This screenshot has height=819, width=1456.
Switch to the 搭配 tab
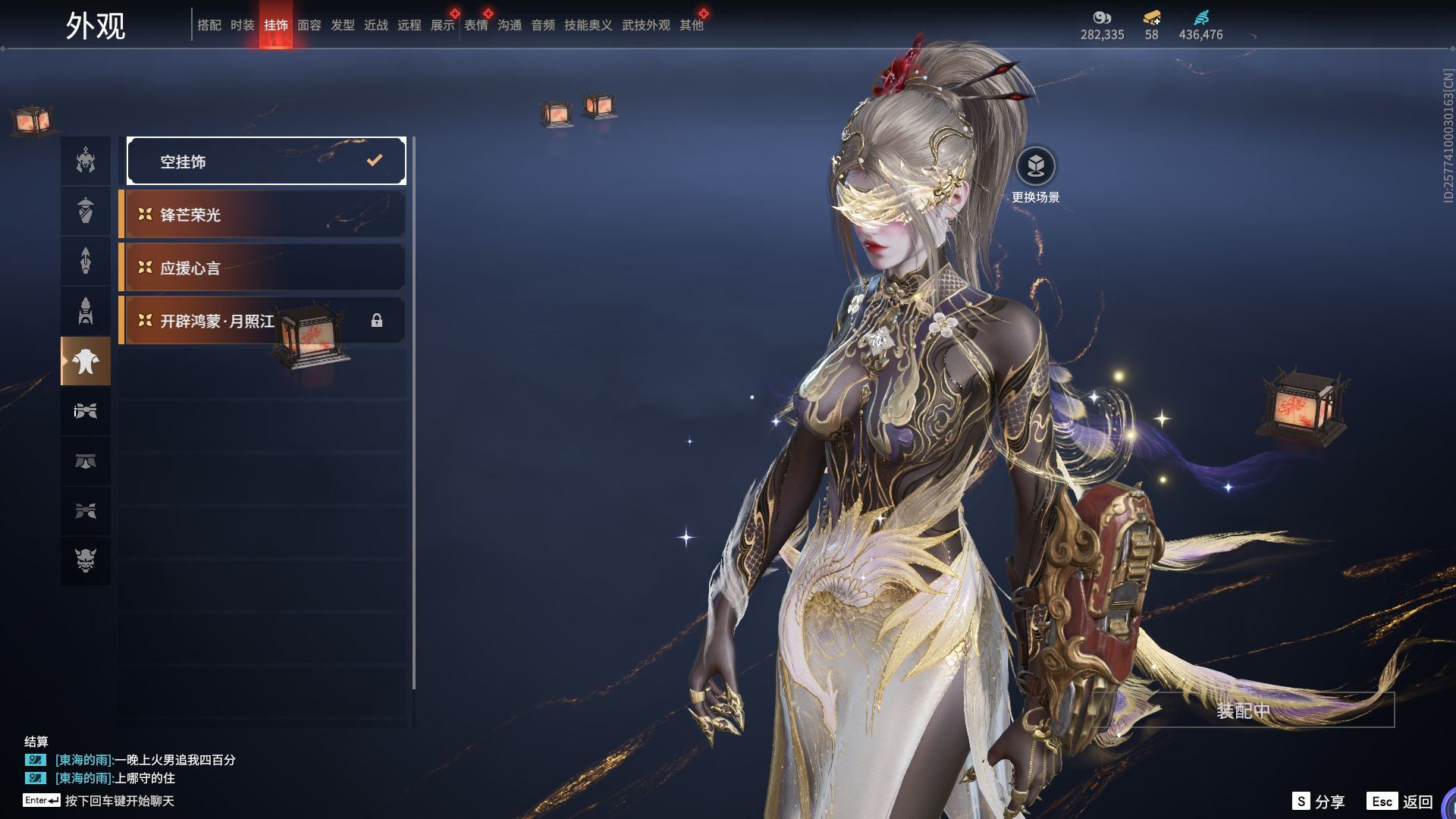pyautogui.click(x=209, y=25)
